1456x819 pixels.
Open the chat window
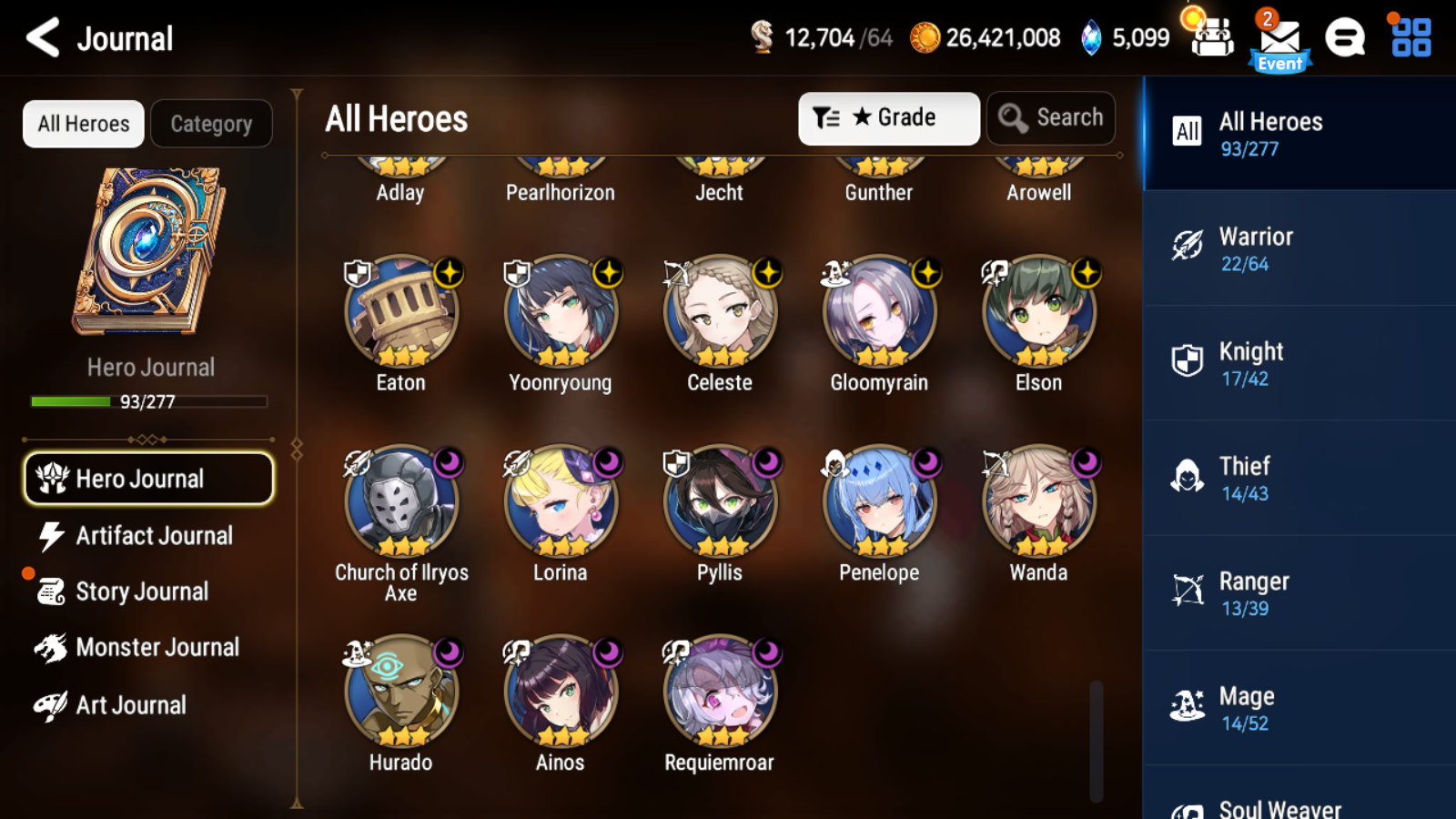coord(1344,38)
